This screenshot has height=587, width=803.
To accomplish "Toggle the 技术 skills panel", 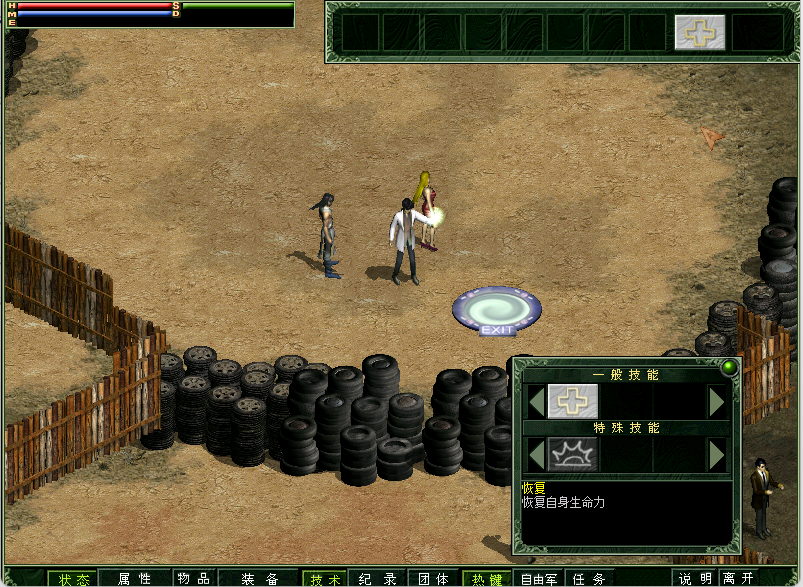I will pyautogui.click(x=325, y=578).
